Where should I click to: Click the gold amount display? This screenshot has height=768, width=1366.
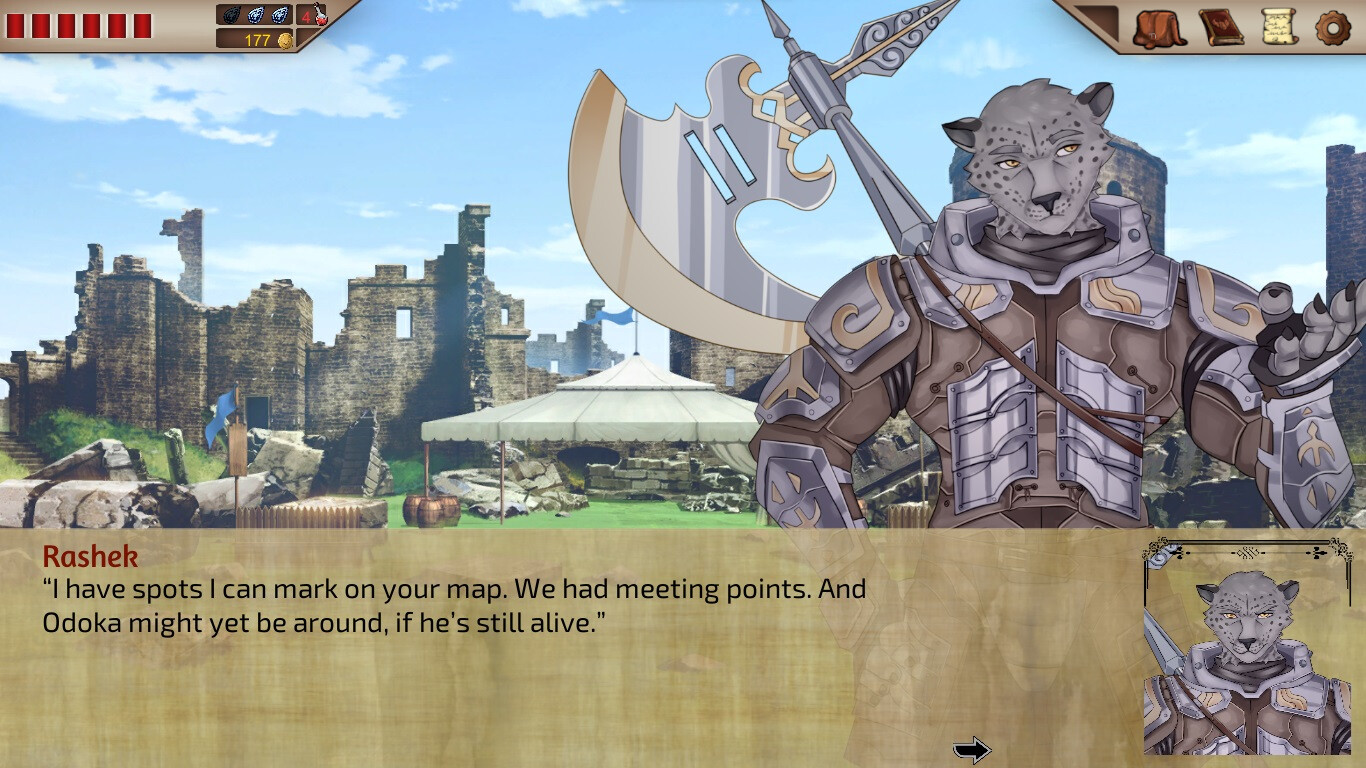[258, 40]
